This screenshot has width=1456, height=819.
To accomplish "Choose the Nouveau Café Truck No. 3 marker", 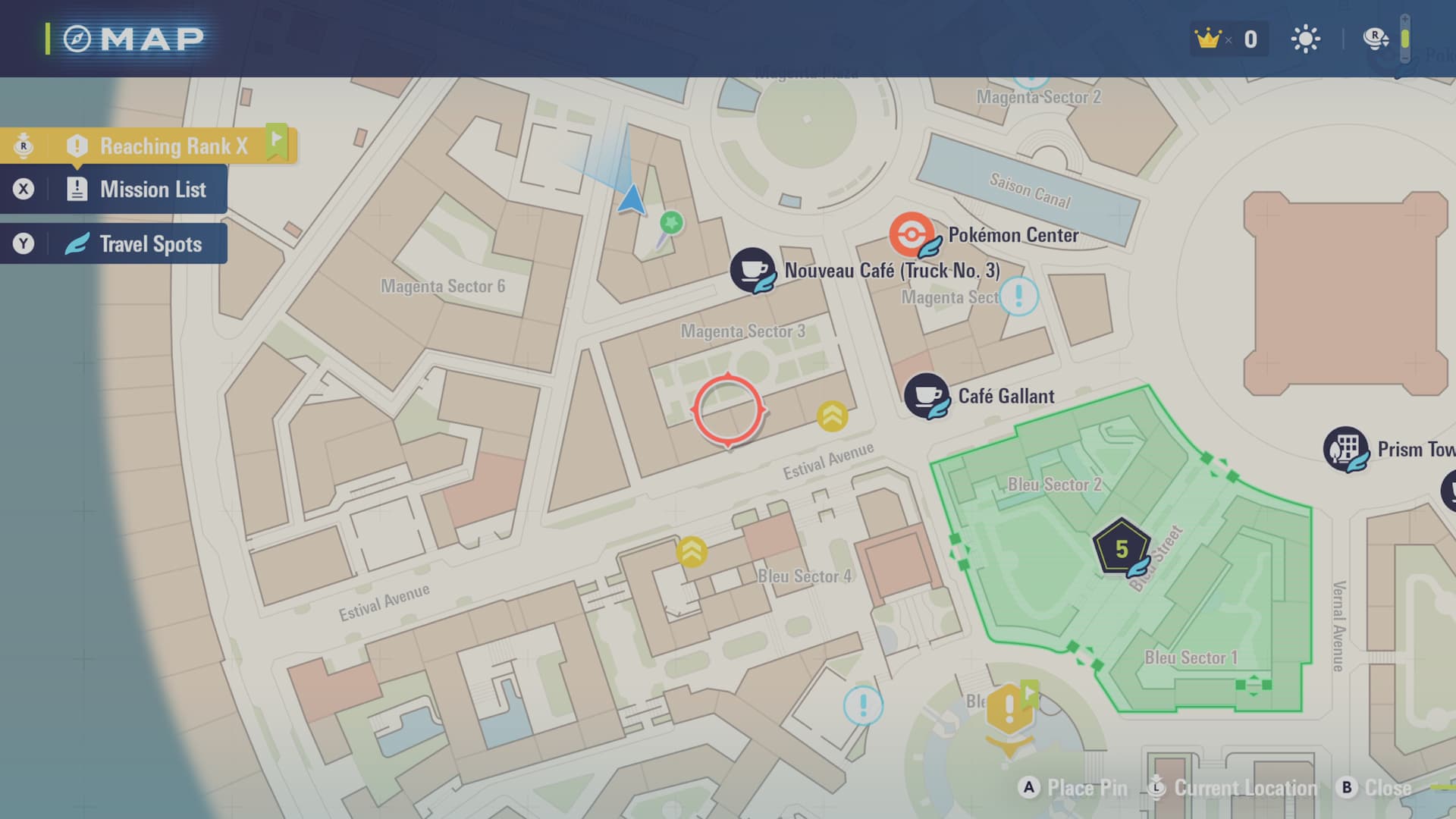I will point(752,270).
